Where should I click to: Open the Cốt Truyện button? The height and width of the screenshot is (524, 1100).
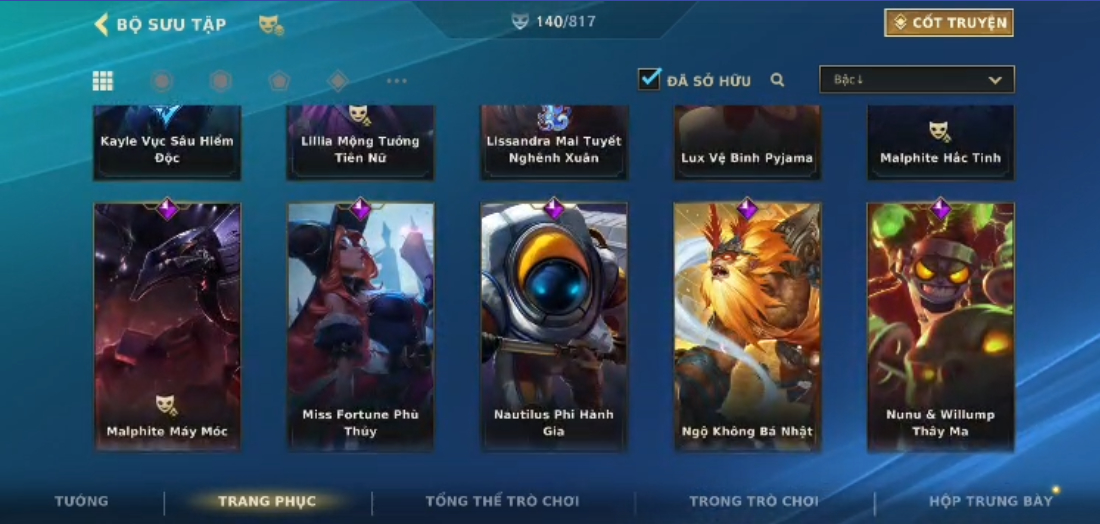coord(948,23)
